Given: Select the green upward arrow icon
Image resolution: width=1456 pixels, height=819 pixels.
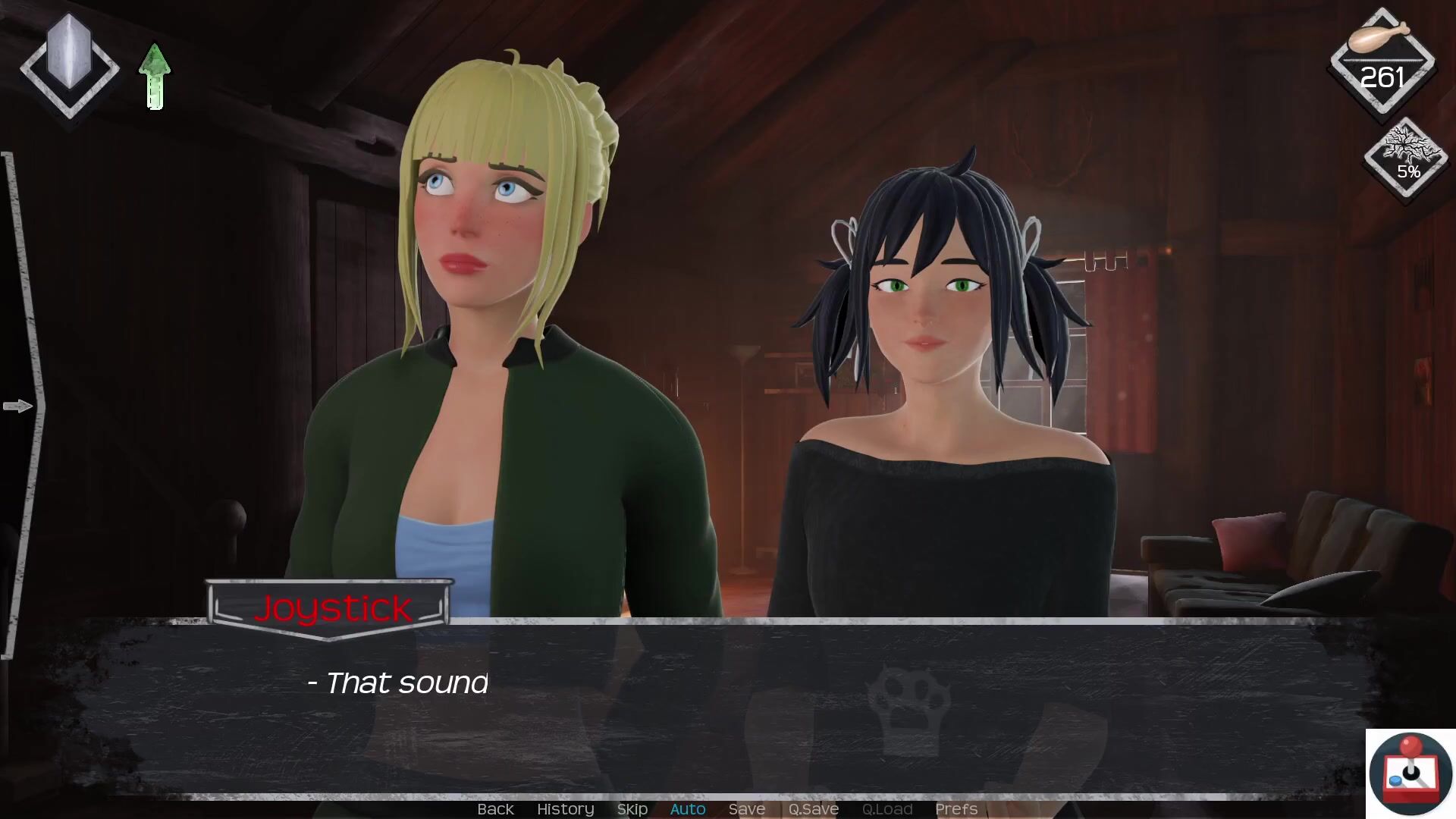Looking at the screenshot, I should (x=155, y=76).
